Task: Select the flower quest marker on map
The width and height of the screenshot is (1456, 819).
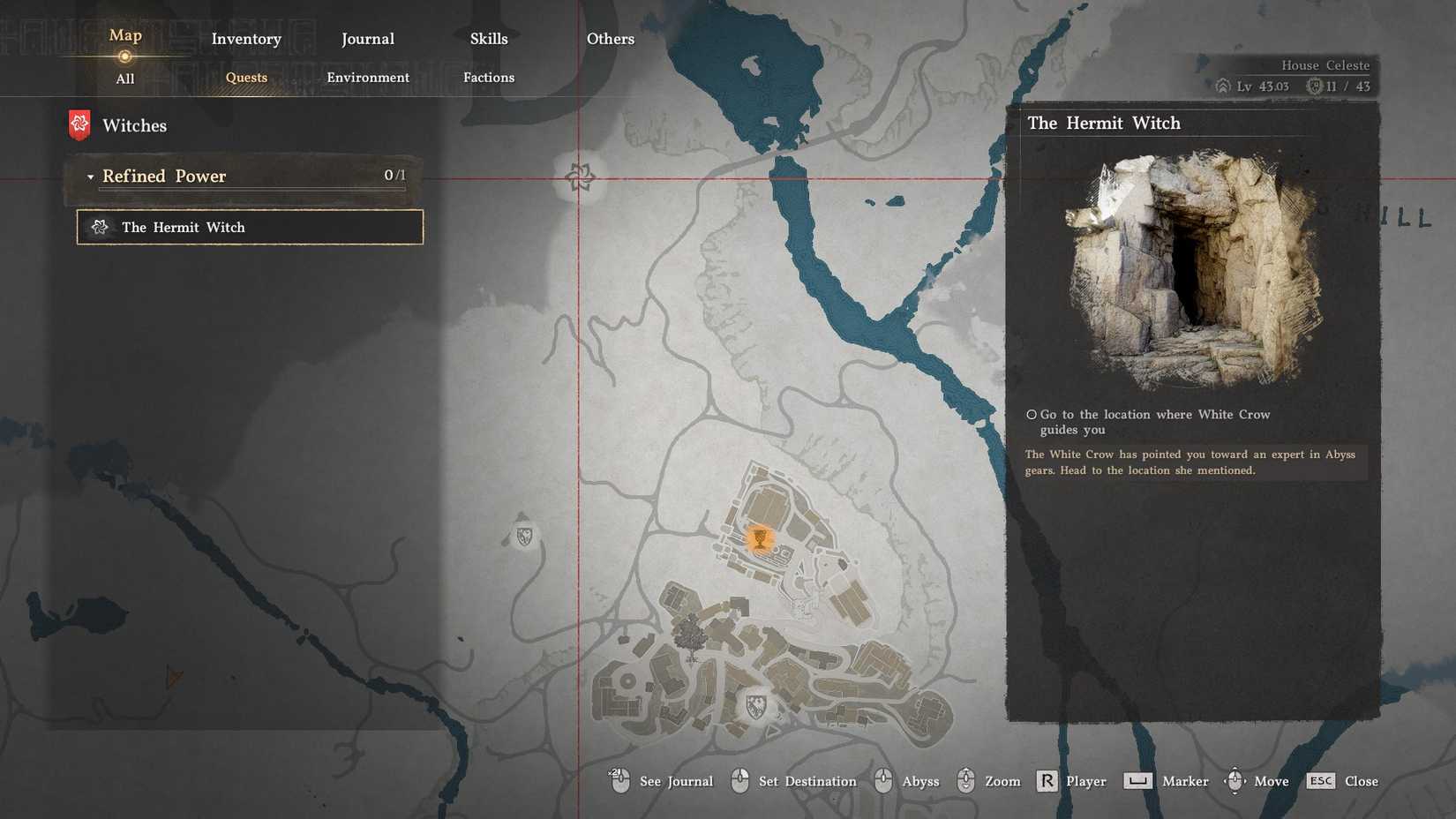Action: (580, 177)
